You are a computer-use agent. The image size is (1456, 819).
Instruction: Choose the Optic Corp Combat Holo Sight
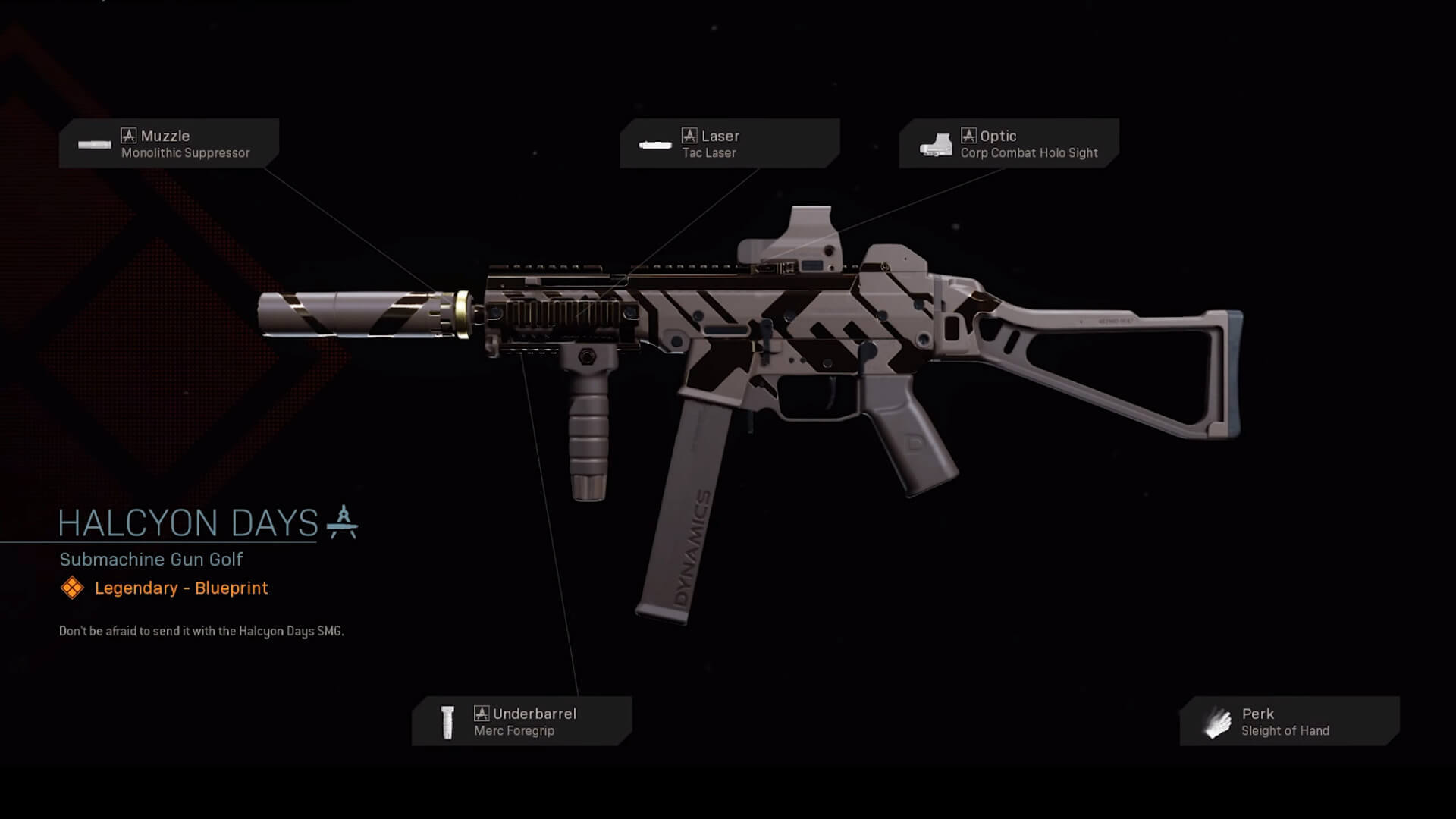1009,143
